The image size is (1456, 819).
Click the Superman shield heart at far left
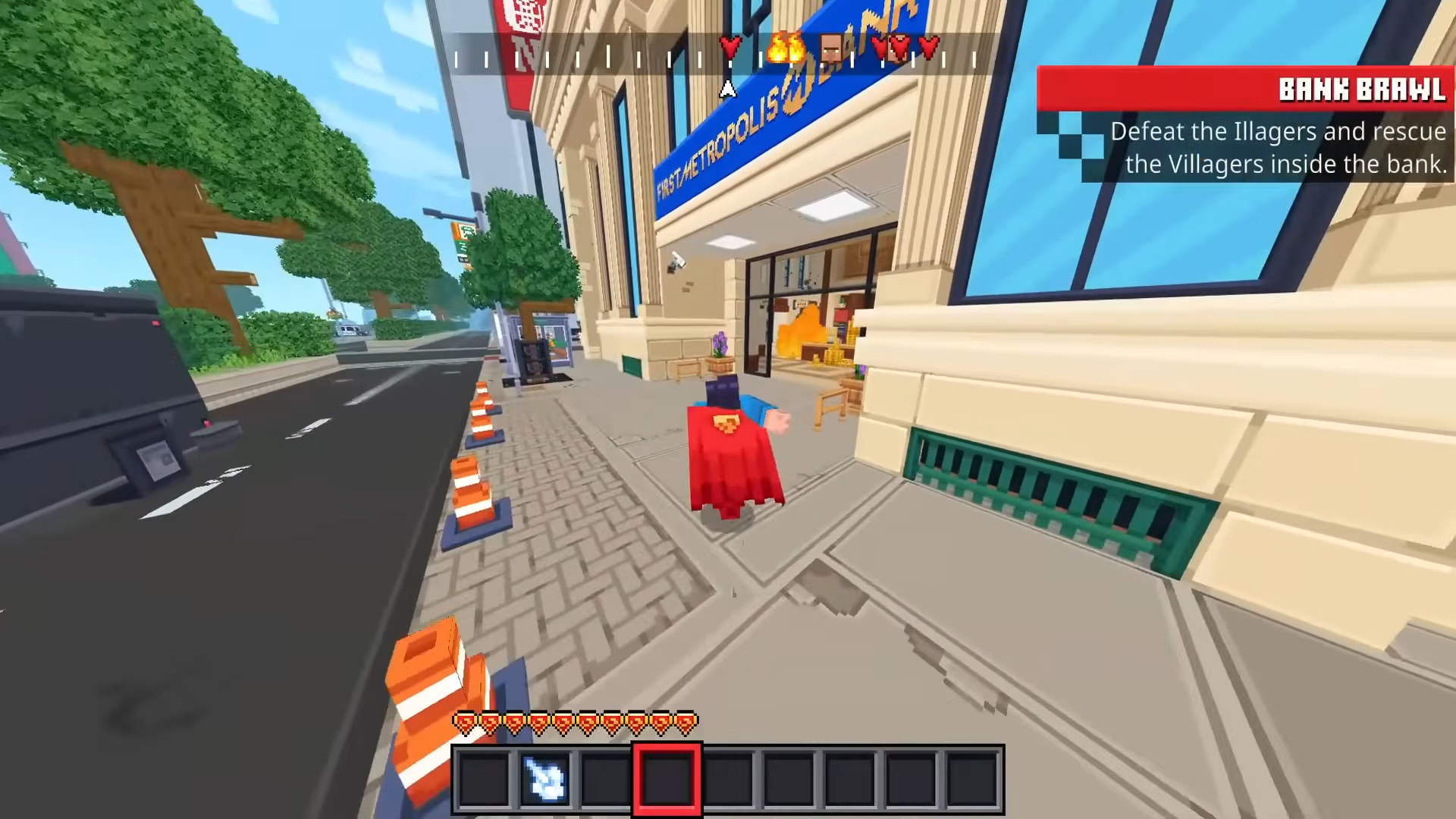pyautogui.click(x=465, y=723)
